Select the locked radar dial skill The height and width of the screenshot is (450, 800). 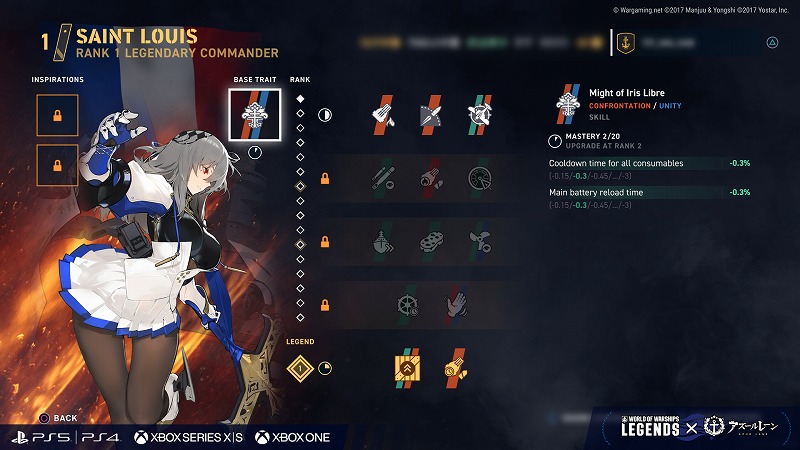(x=477, y=179)
